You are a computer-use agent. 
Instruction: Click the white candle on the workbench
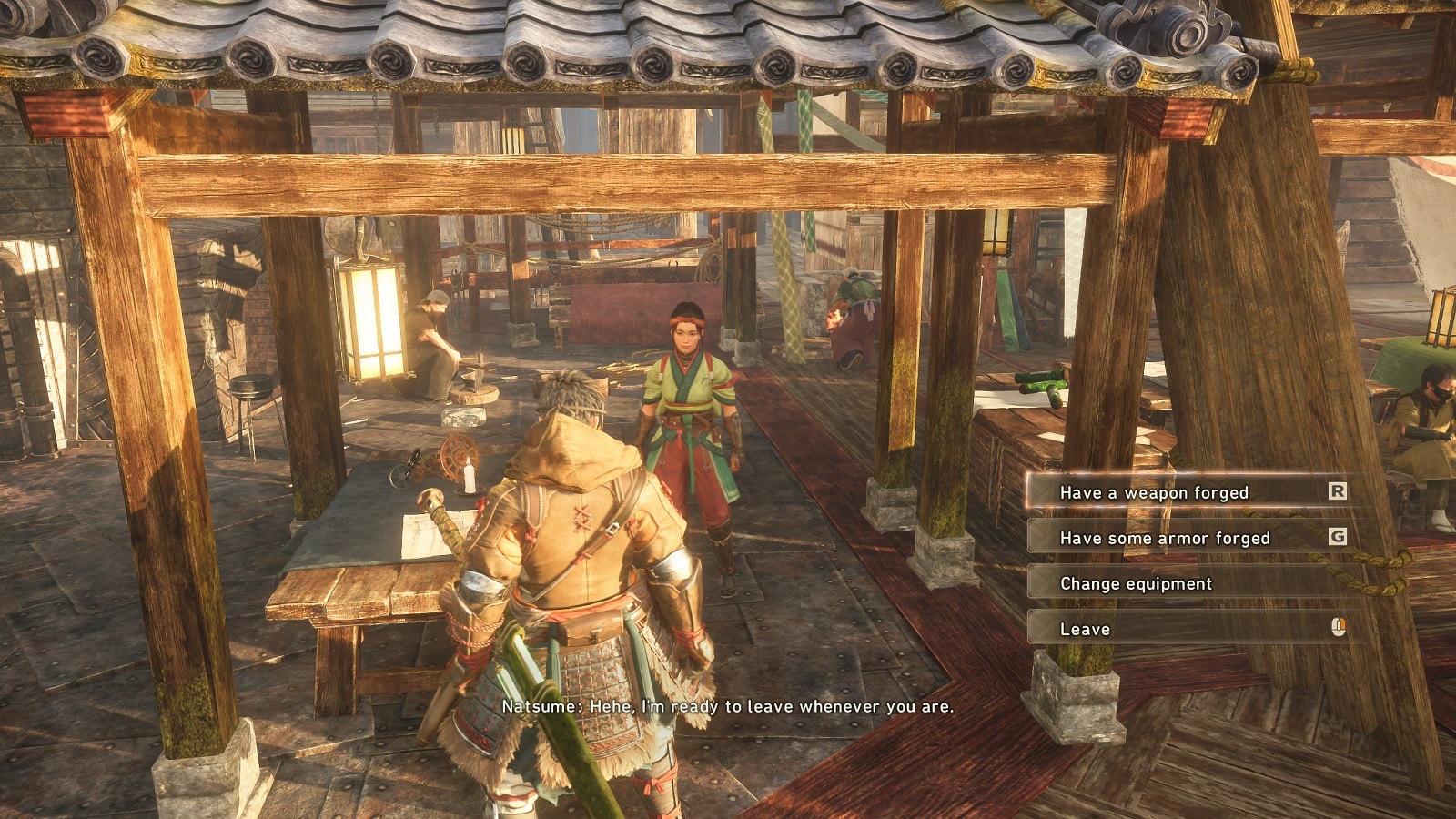(x=471, y=478)
